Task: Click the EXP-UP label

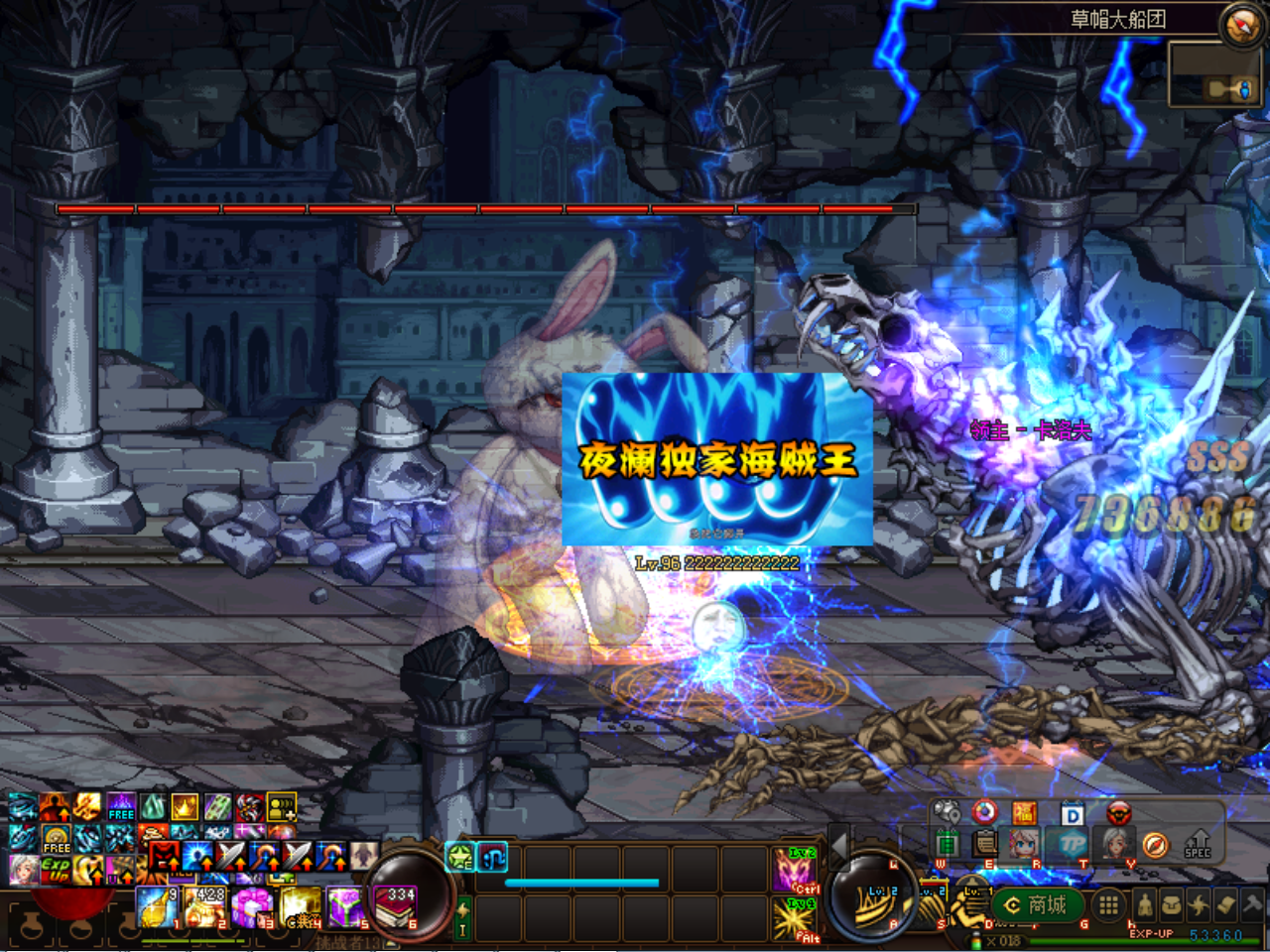Action: tap(1151, 933)
